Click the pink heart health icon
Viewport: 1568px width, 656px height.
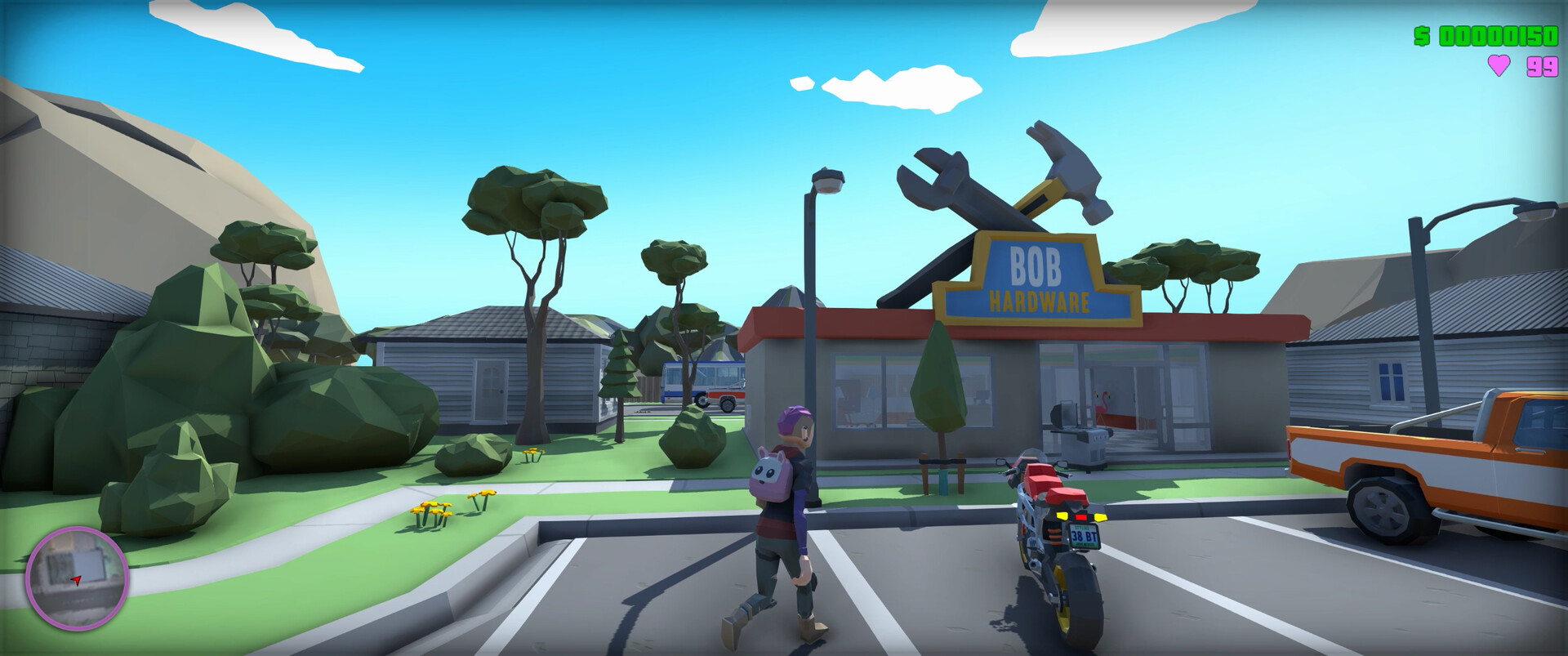click(1500, 63)
